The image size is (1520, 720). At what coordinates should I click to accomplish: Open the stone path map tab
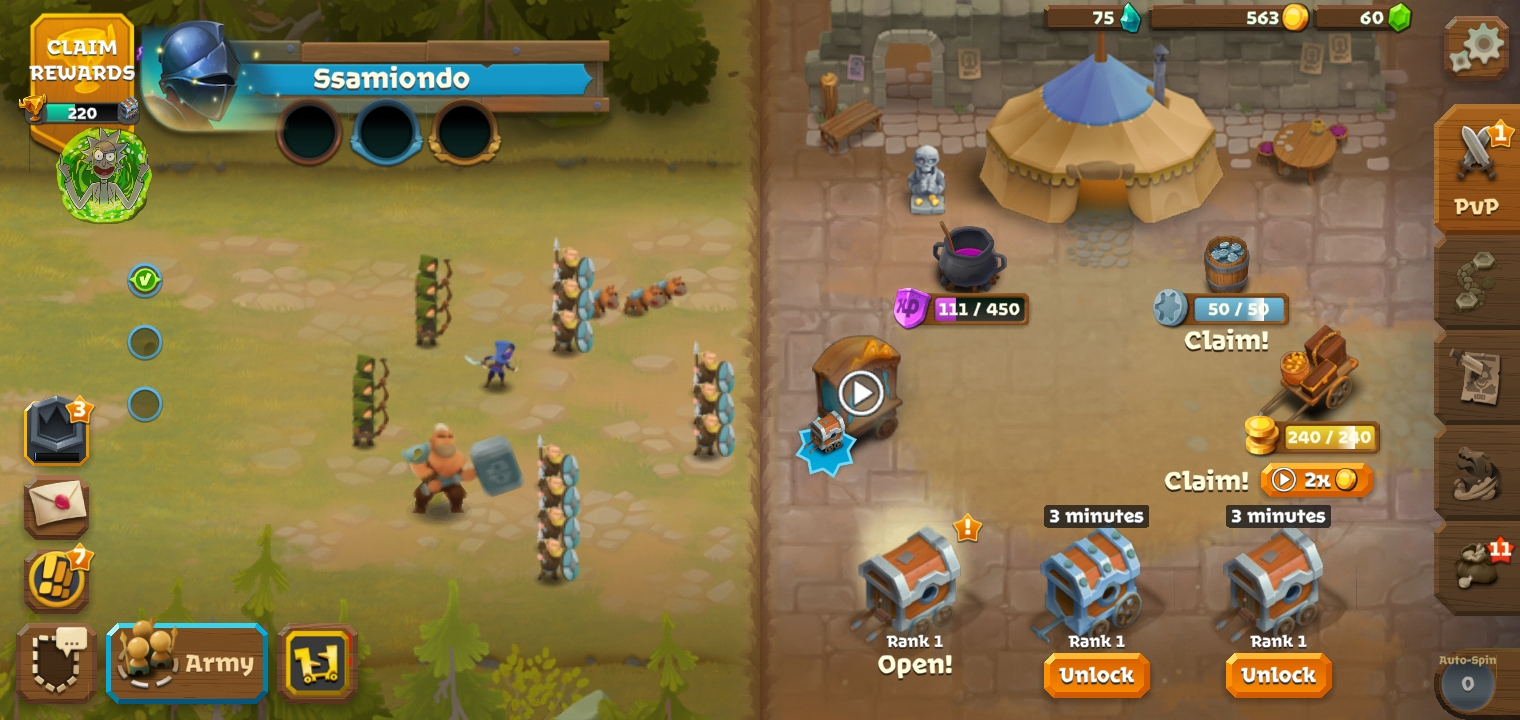[1477, 281]
